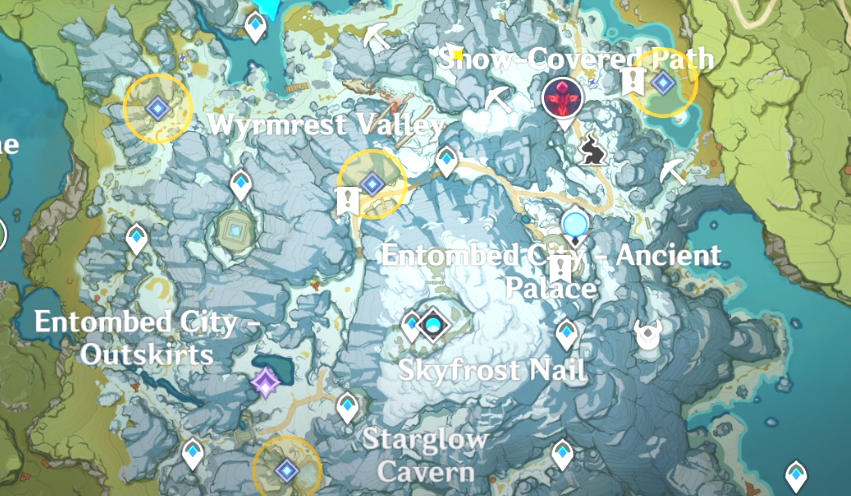Choose the domain marker left of Starglow Cavern
Screen dimensions: 851x496
287,469
